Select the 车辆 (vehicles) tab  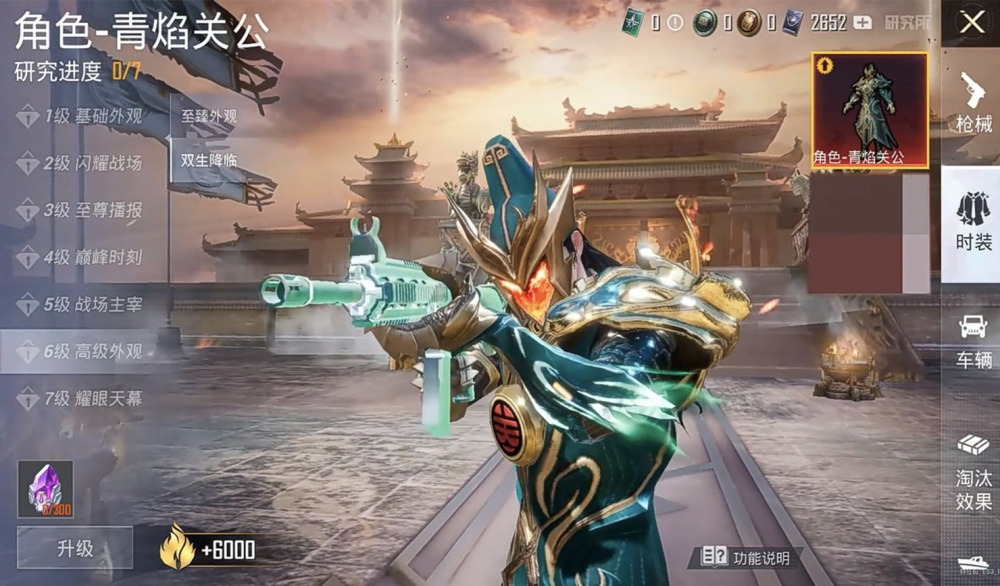972,341
